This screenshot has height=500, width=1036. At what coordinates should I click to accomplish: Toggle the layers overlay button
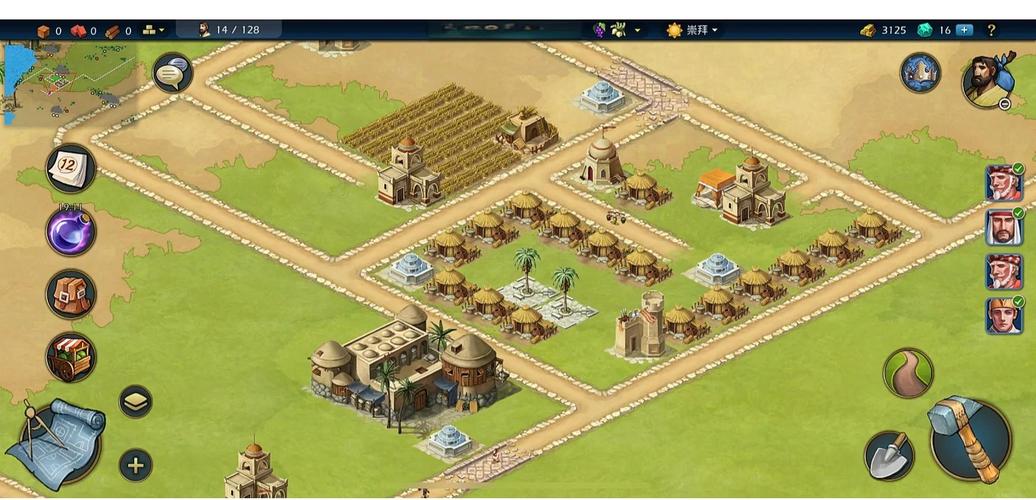coord(136,401)
